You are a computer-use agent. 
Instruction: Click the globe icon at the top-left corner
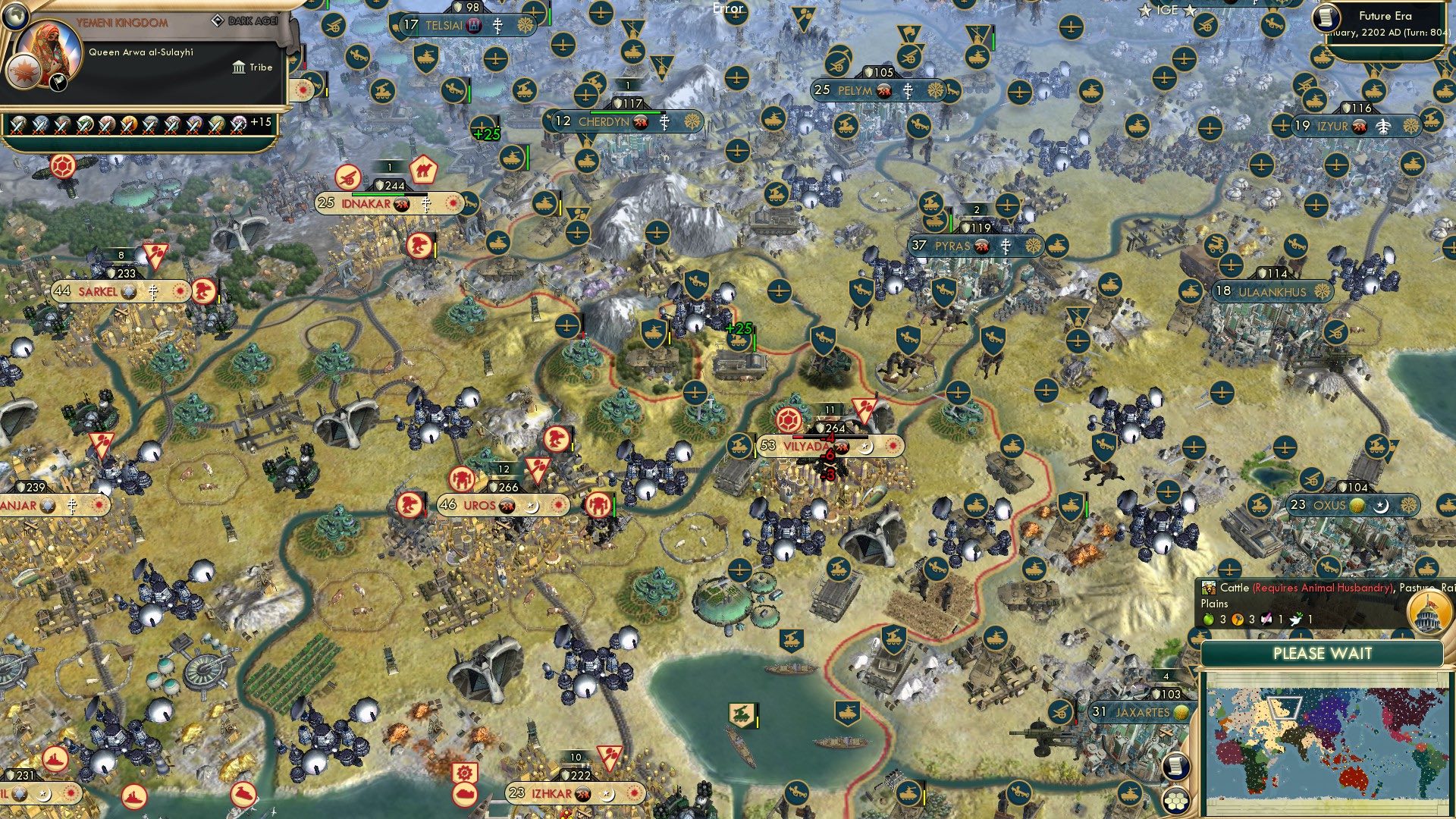point(15,17)
